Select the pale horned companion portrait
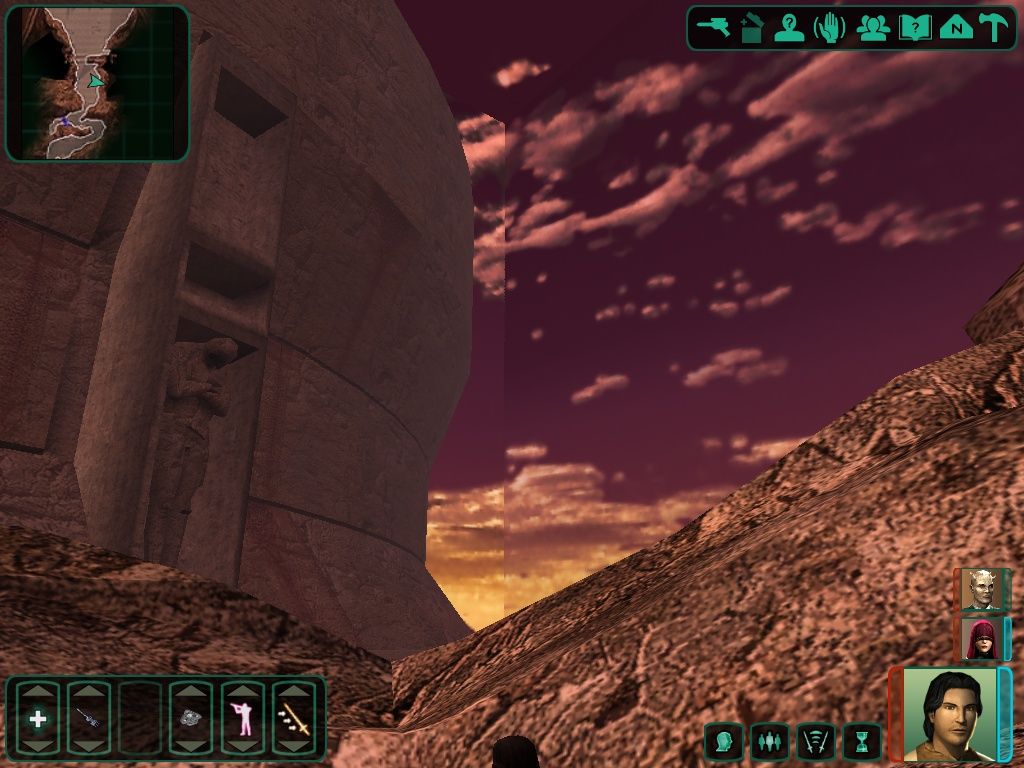 pyautogui.click(x=980, y=589)
